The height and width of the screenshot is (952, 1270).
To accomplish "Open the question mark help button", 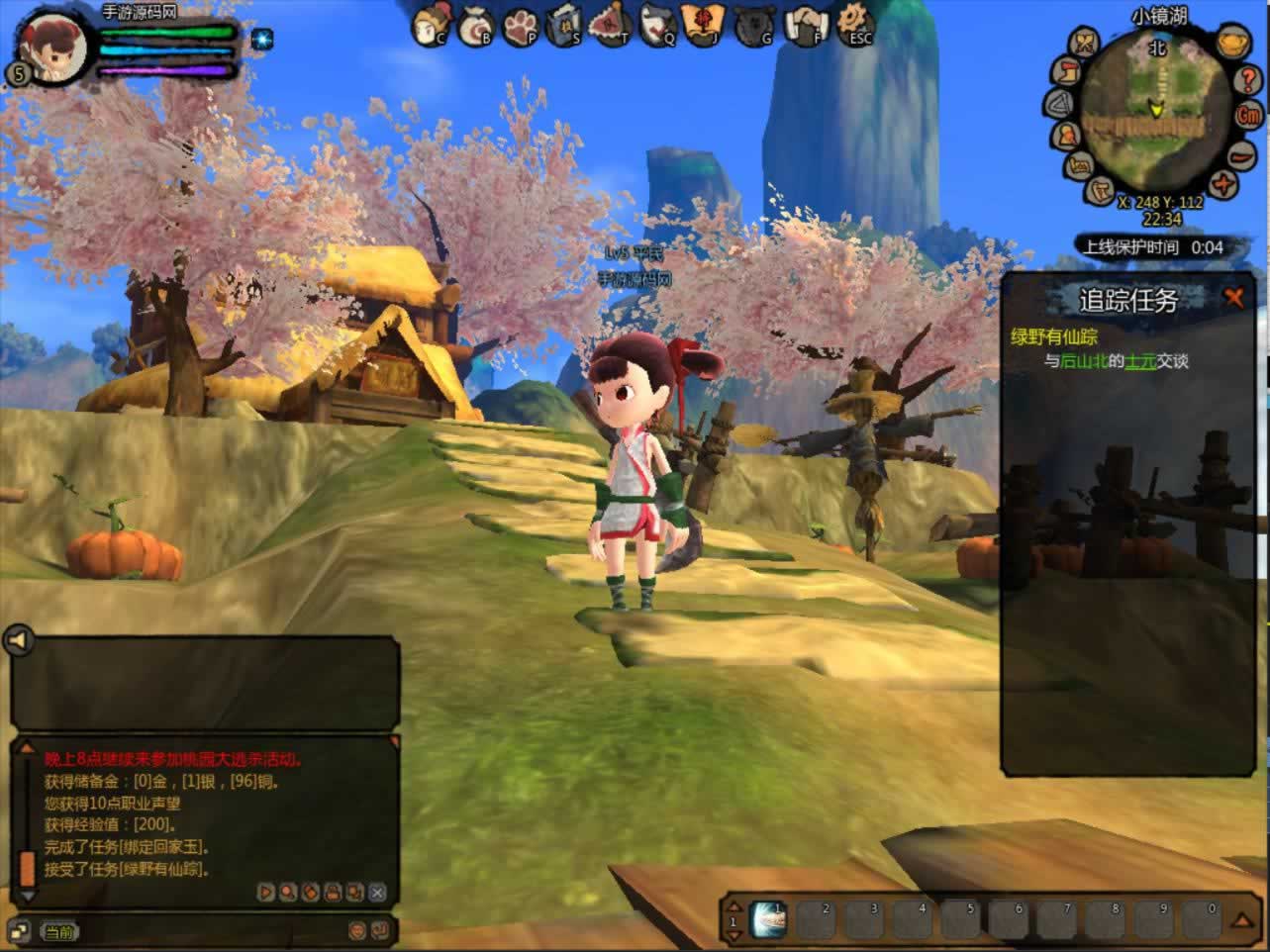I will click(x=1246, y=77).
